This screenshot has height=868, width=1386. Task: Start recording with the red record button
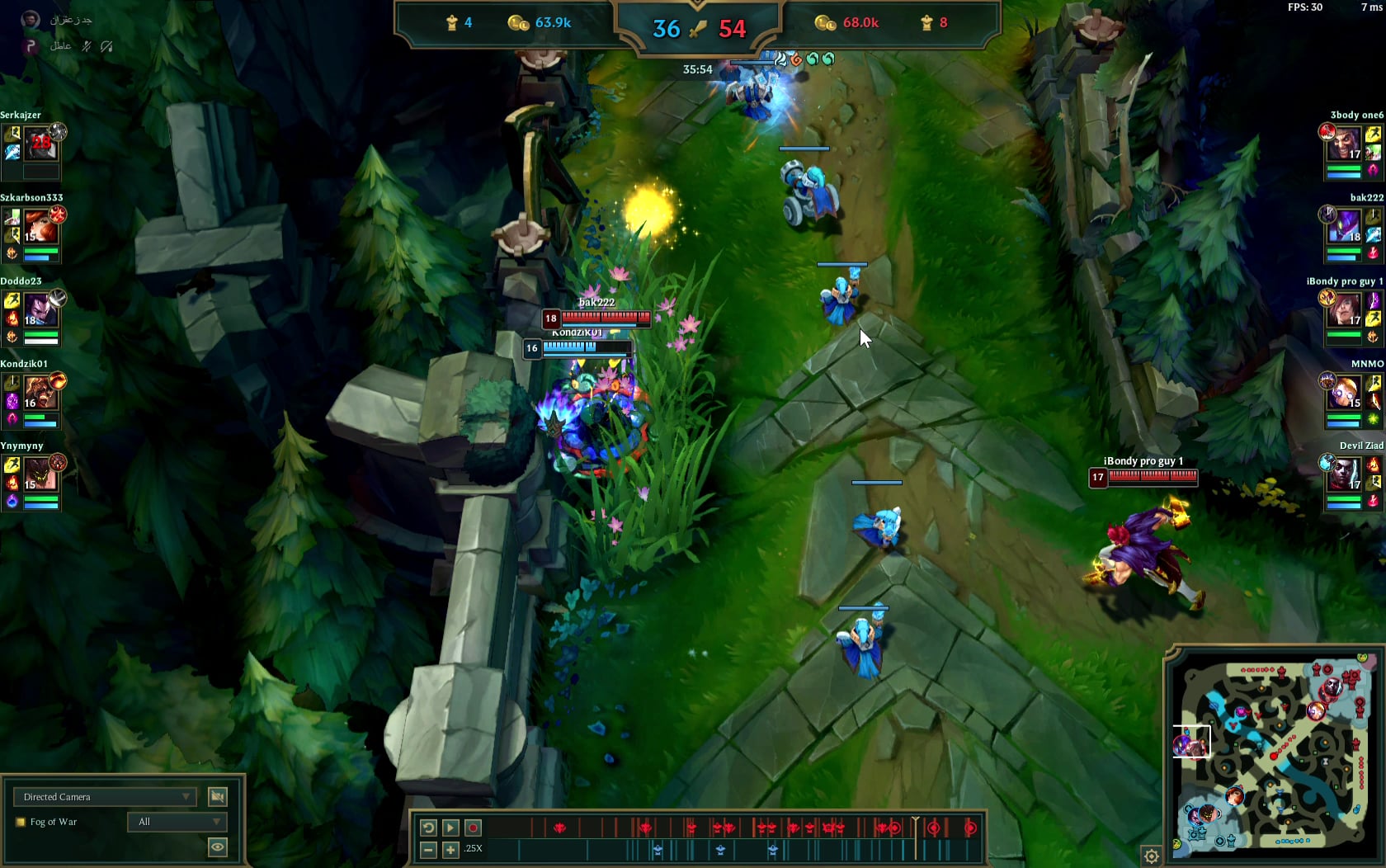click(473, 828)
